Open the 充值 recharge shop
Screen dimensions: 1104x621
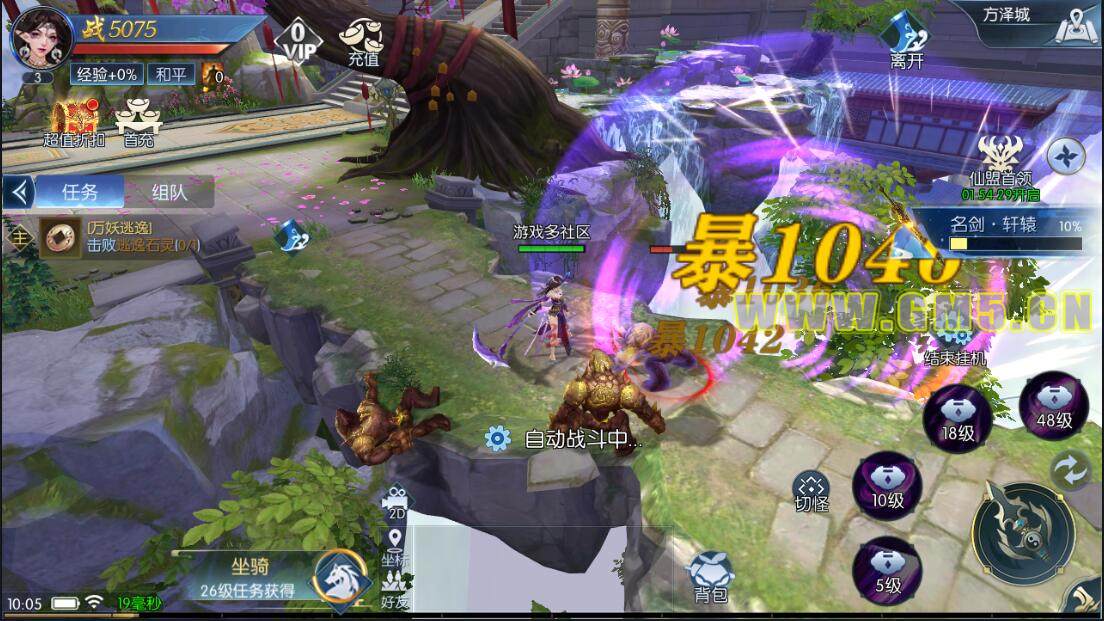pyautogui.click(x=363, y=43)
